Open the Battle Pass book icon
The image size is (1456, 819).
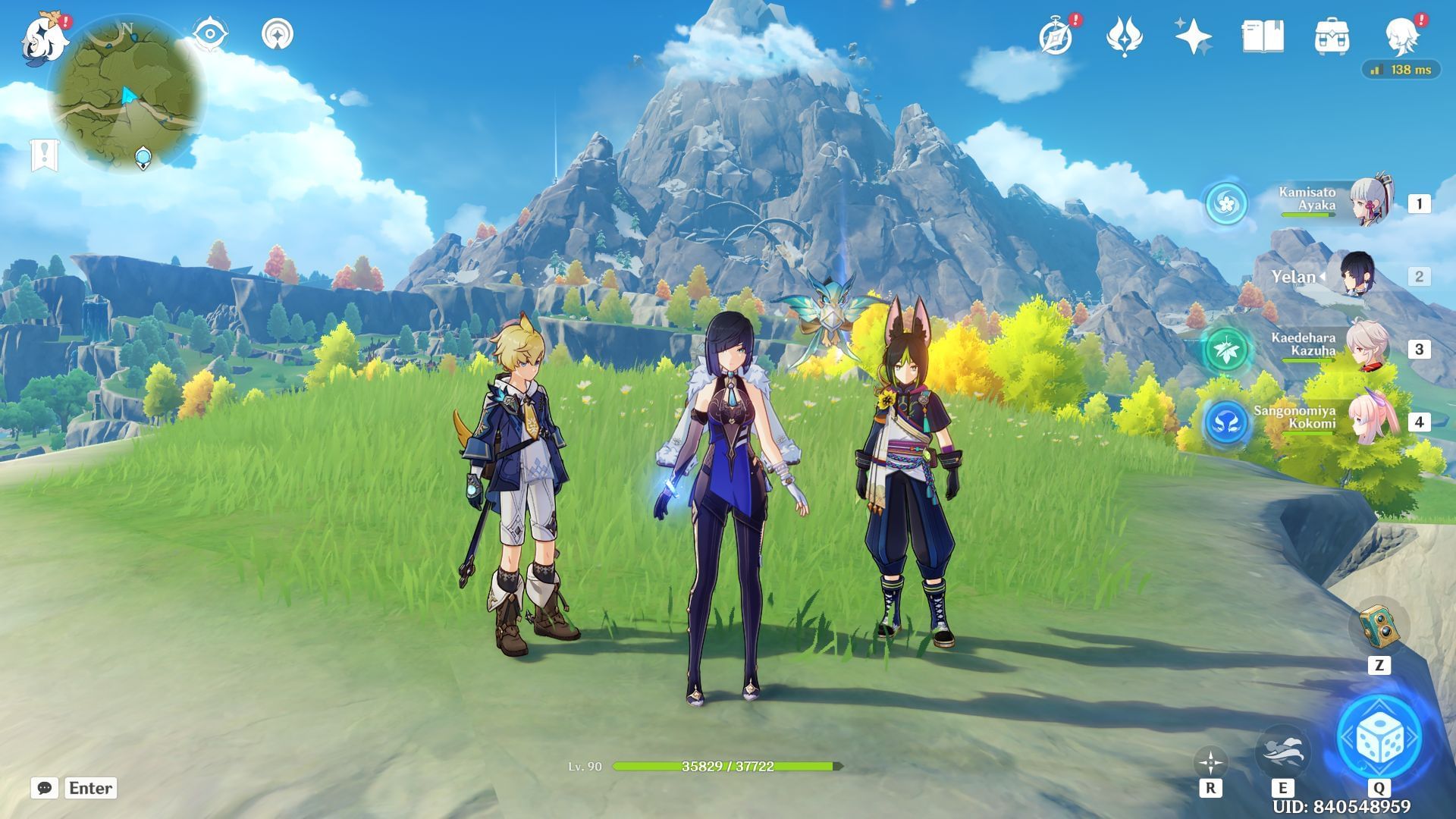pyautogui.click(x=1263, y=36)
